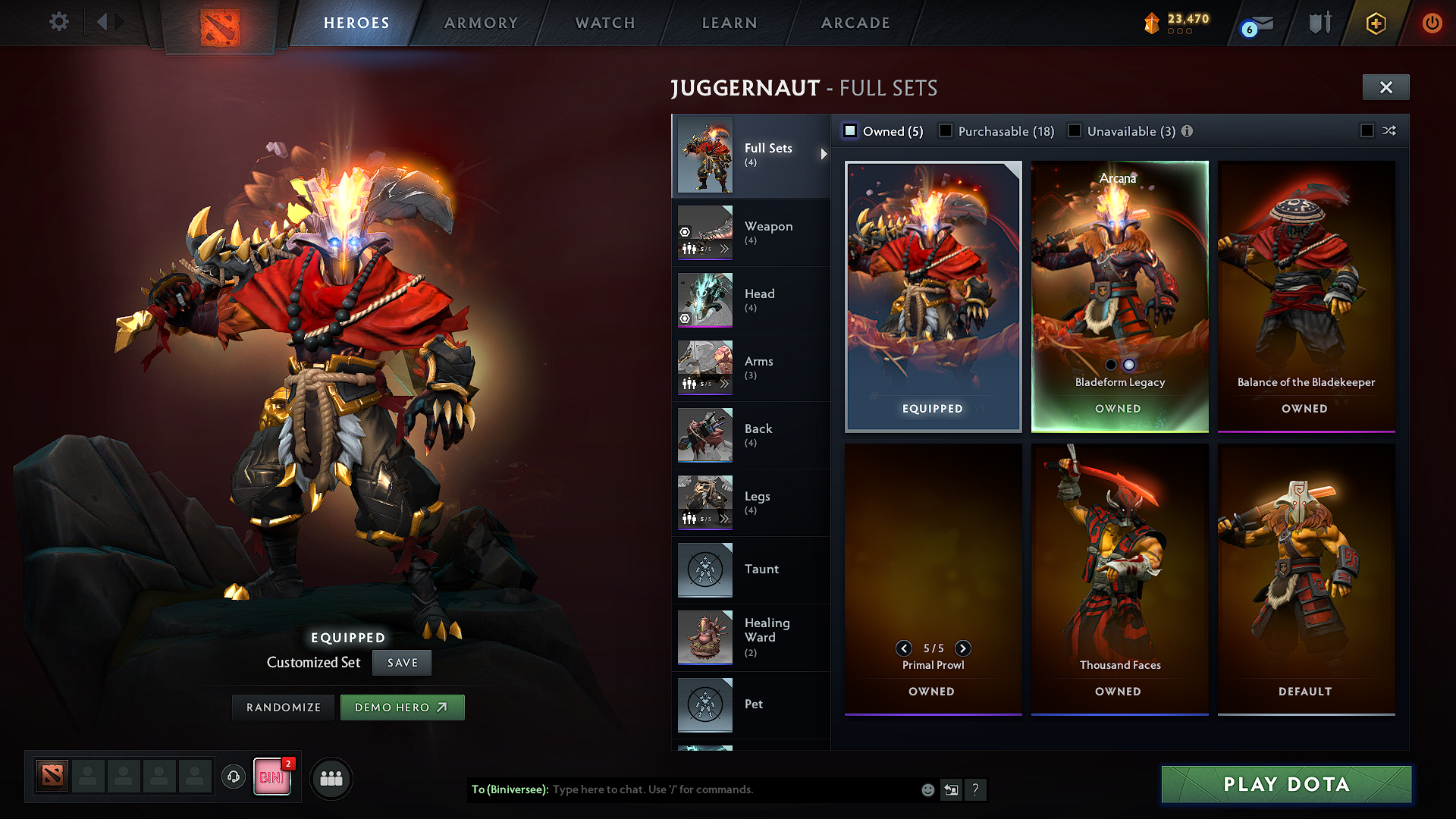Close the Juggernaut Full Sets panel
1456x819 pixels.
point(1385,87)
